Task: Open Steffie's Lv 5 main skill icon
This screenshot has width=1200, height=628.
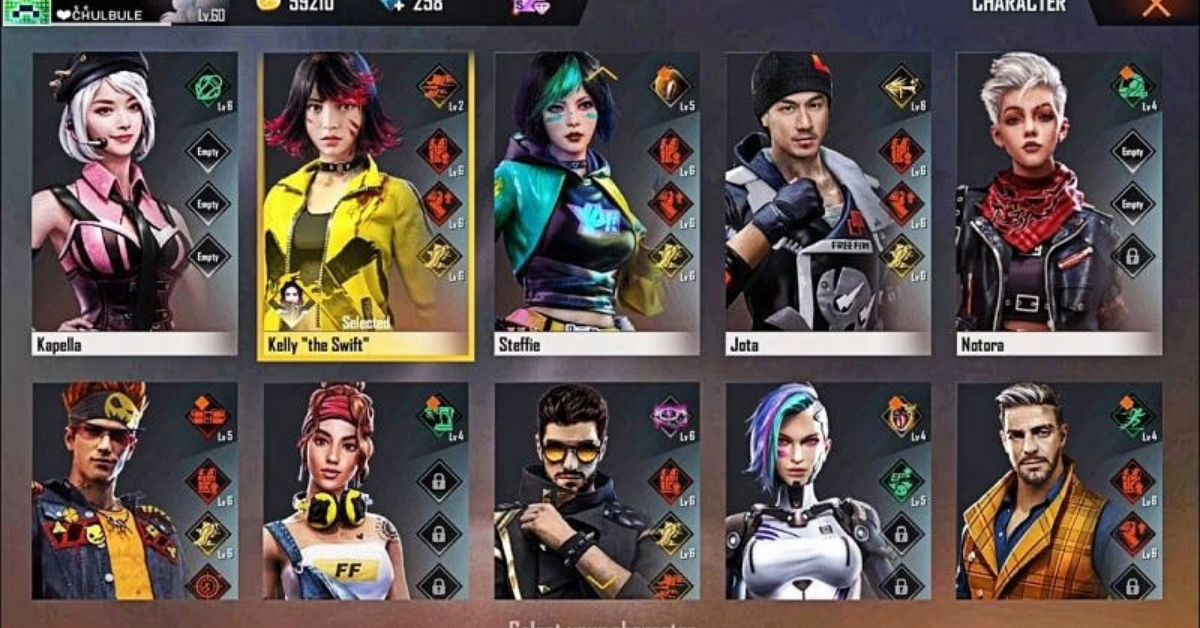Action: [670, 86]
